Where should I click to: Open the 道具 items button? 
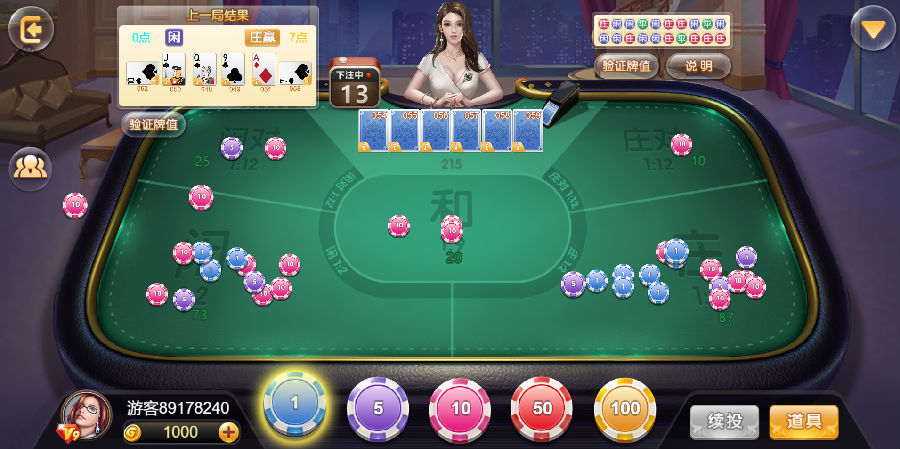(x=804, y=421)
